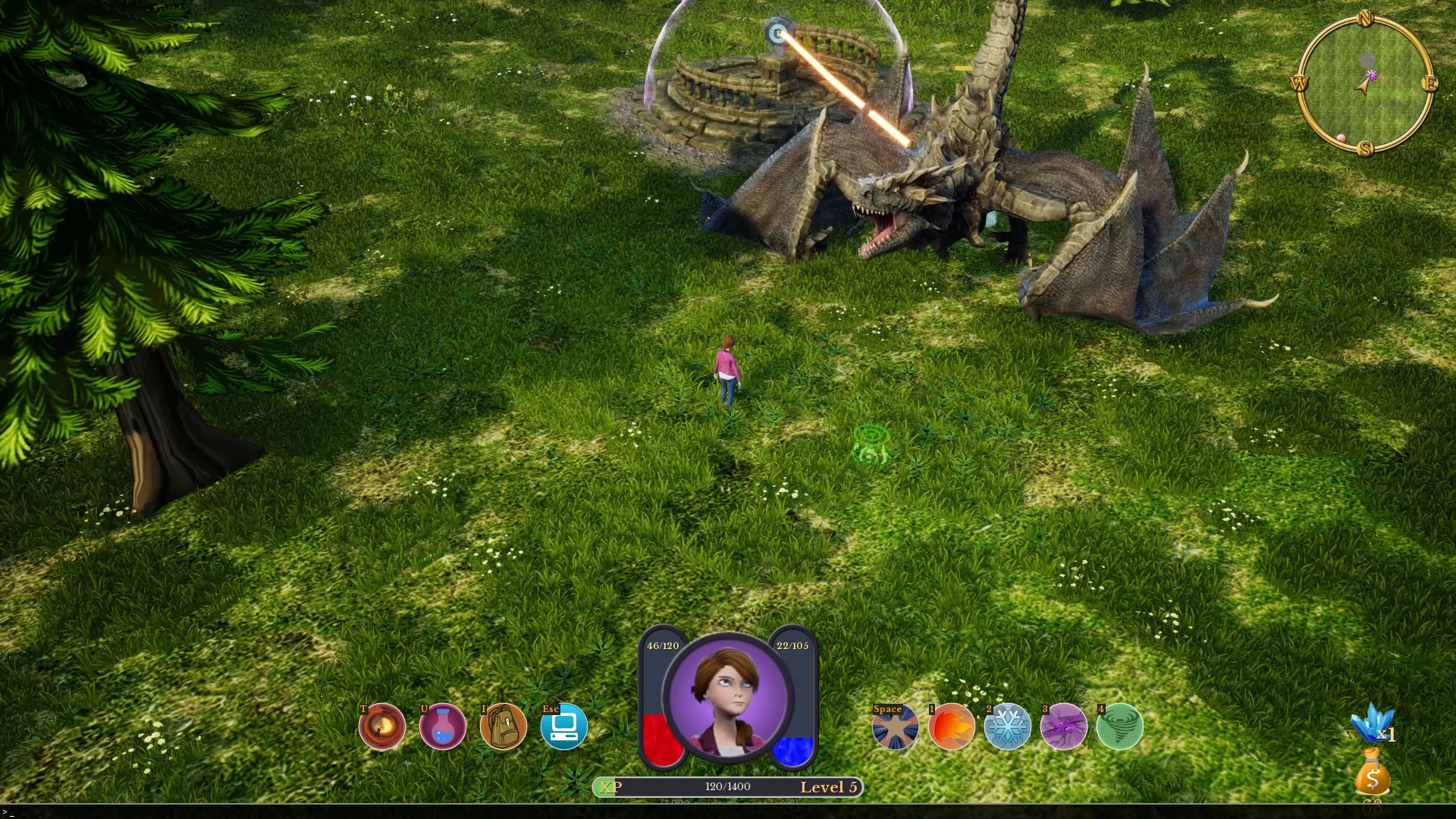Cast the snowflake ice spell
The image size is (1456, 819).
(x=1007, y=726)
